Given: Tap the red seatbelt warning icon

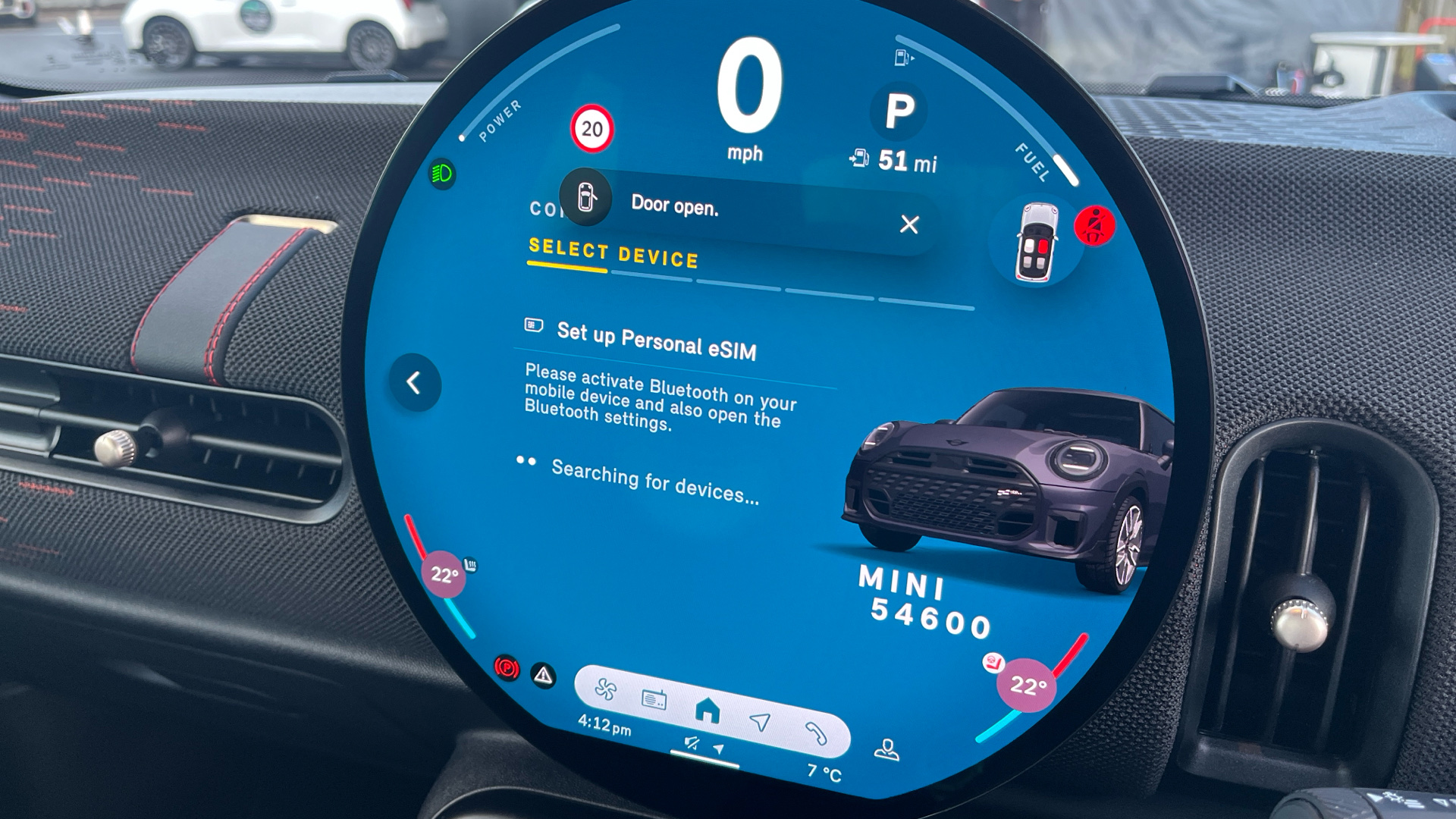Looking at the screenshot, I should pos(1094,225).
